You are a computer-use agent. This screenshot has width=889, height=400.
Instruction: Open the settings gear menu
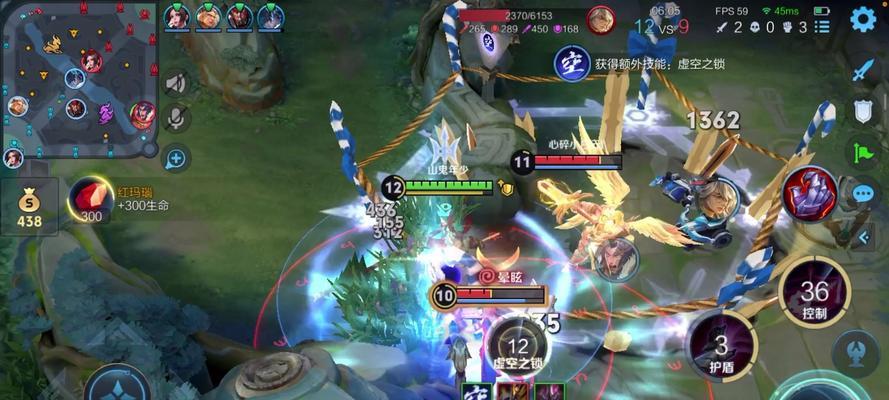click(x=862, y=20)
